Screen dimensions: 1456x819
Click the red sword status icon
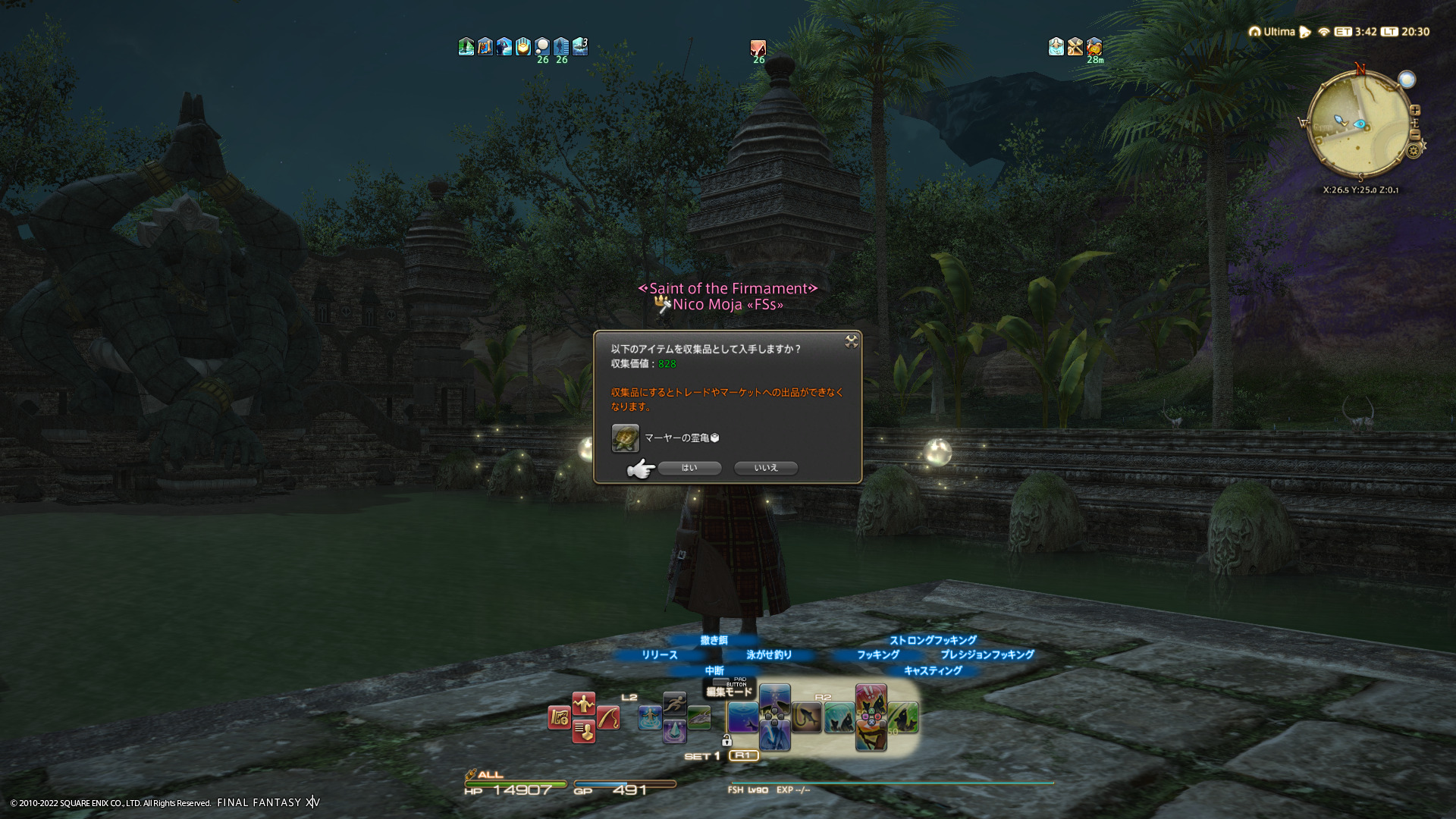pyautogui.click(x=758, y=48)
